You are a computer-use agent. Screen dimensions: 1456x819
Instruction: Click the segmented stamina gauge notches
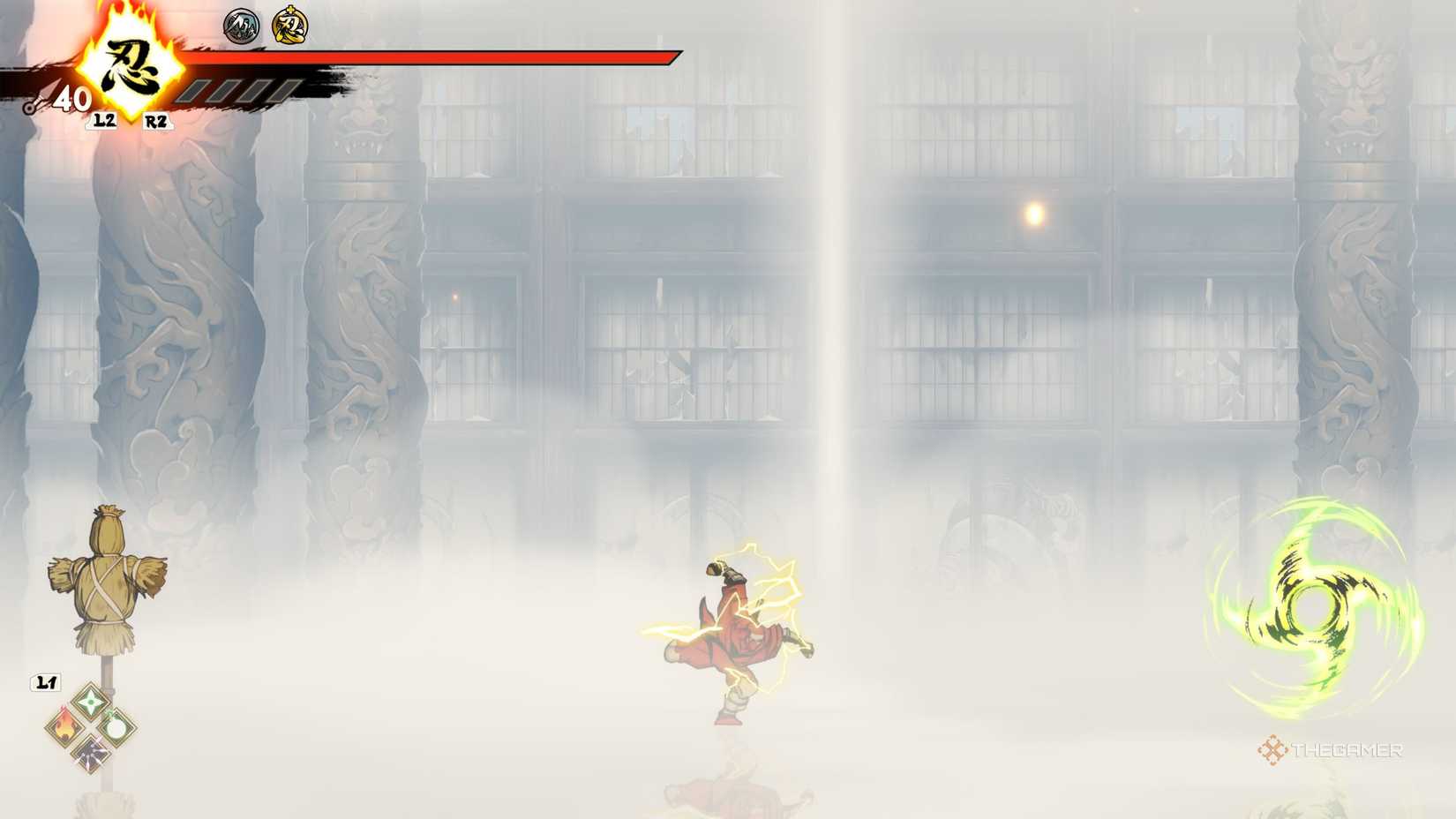click(238, 92)
